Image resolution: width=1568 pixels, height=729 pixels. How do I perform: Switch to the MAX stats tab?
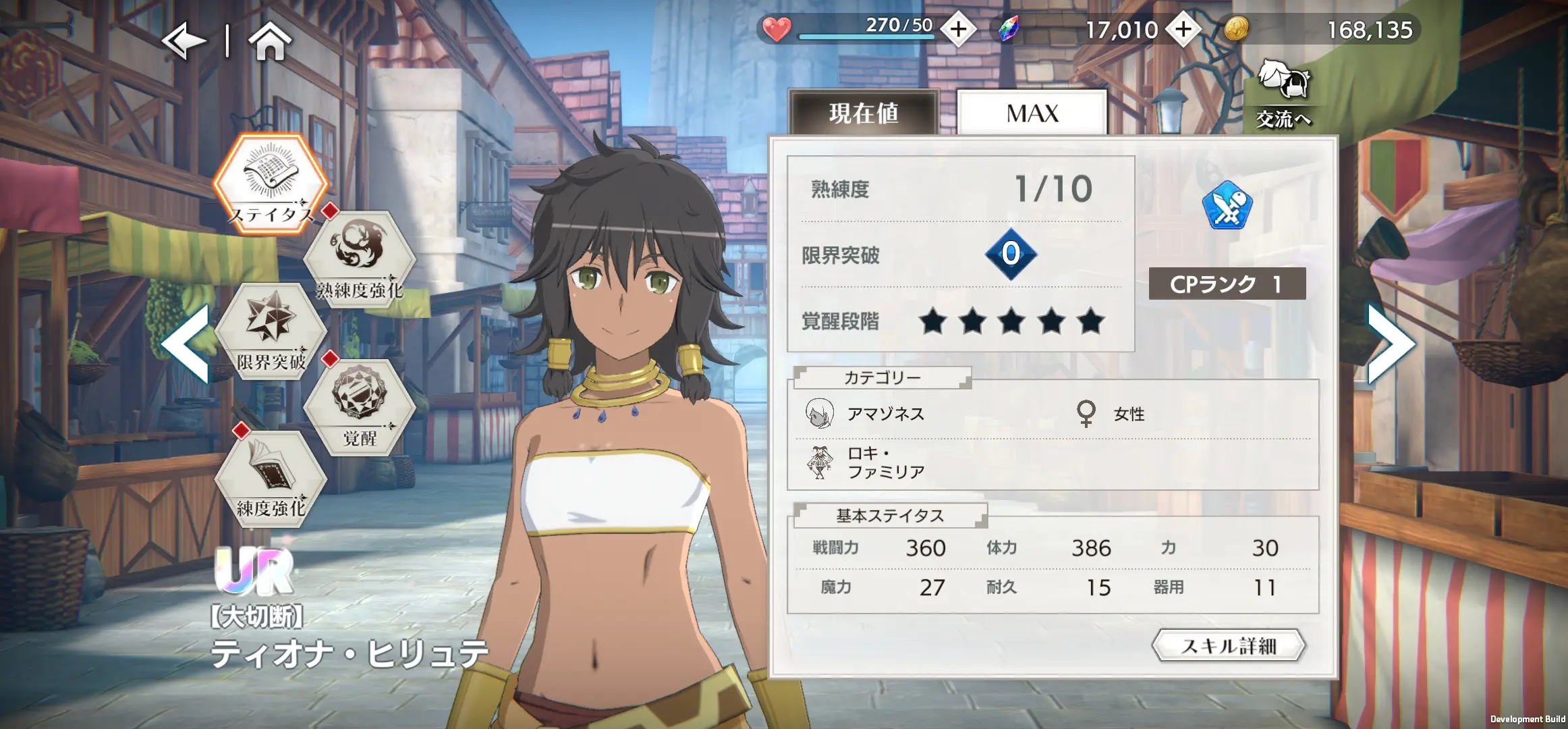(x=1032, y=113)
